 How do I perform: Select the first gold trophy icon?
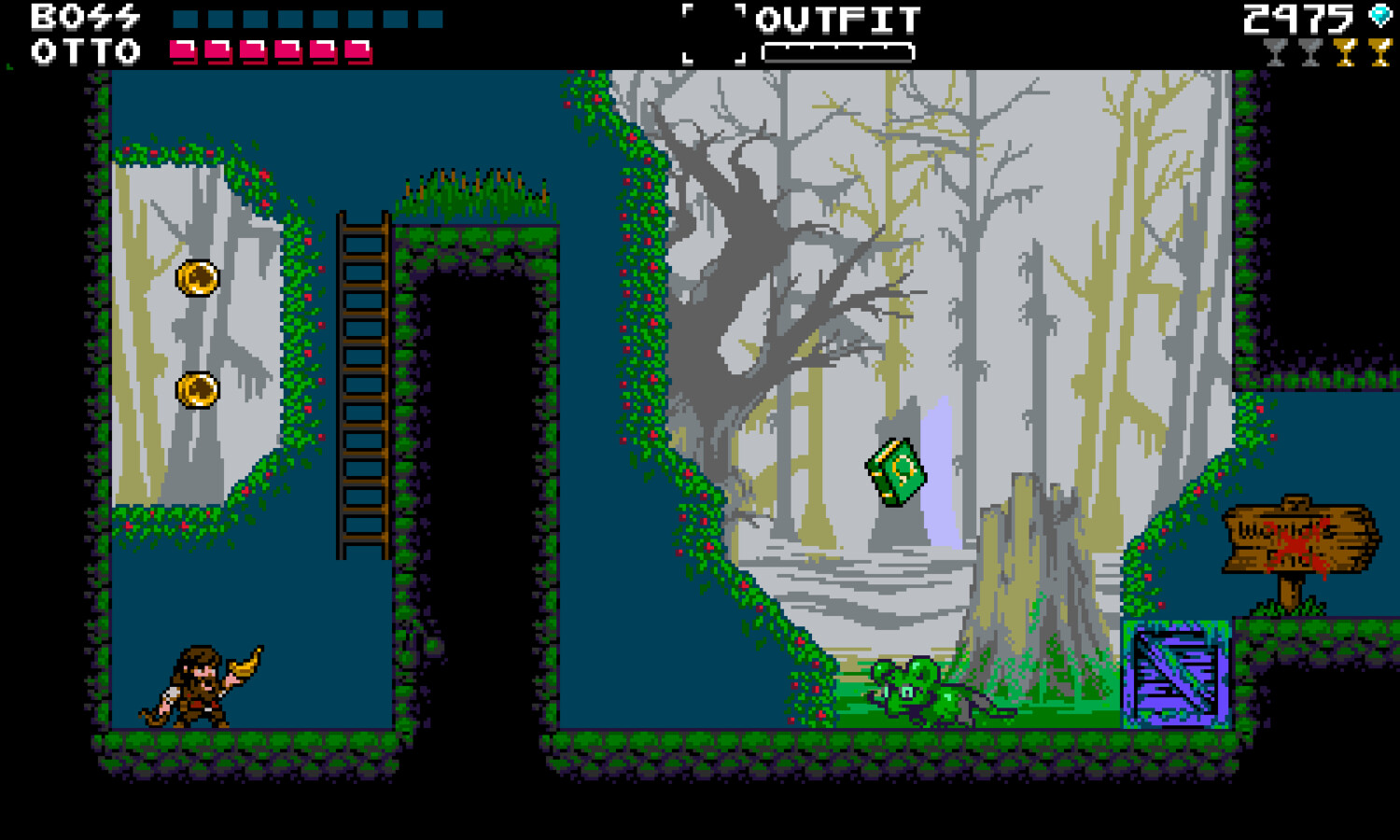click(x=1346, y=51)
